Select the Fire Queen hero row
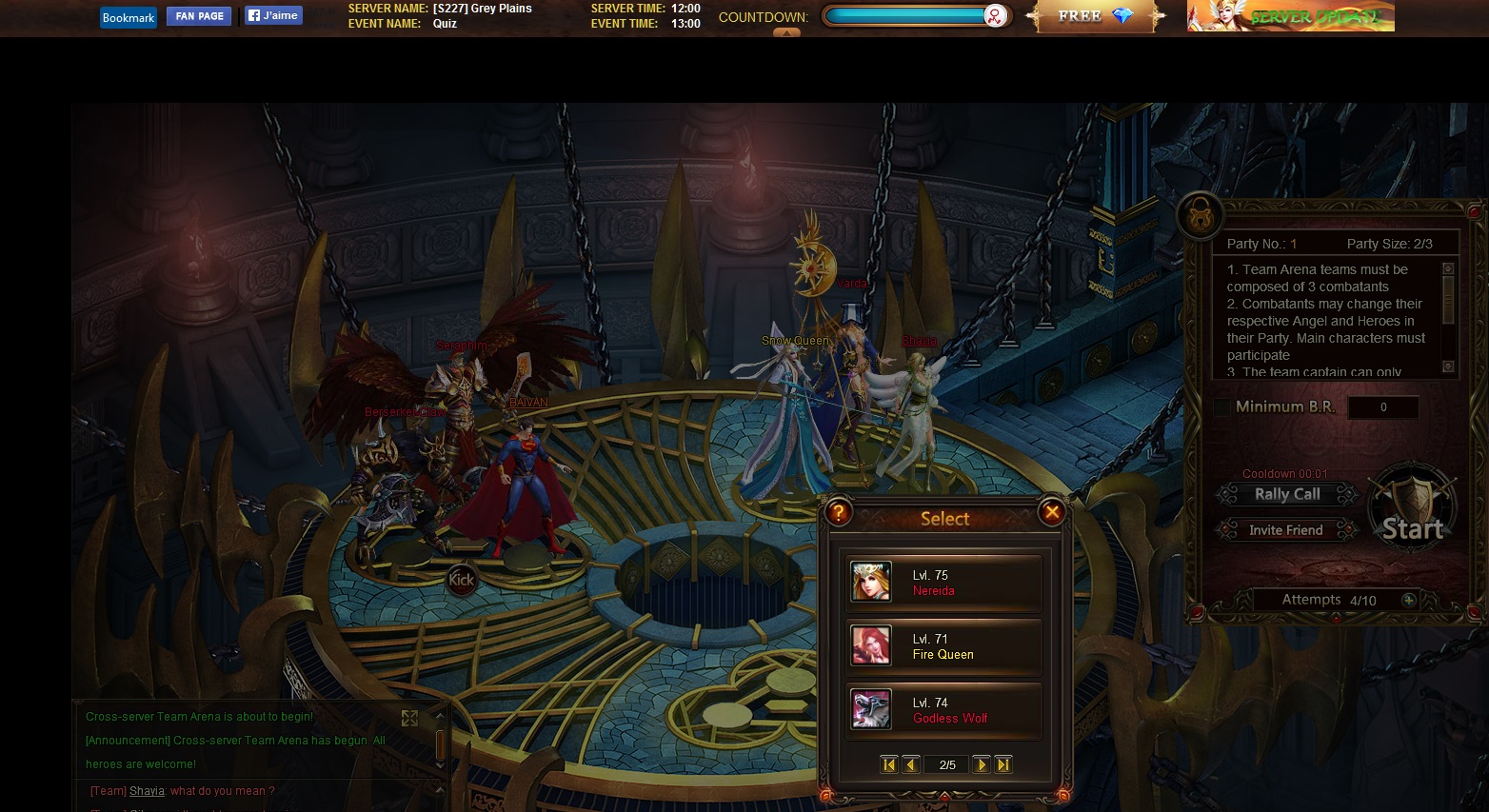Image resolution: width=1489 pixels, height=812 pixels. [943, 646]
